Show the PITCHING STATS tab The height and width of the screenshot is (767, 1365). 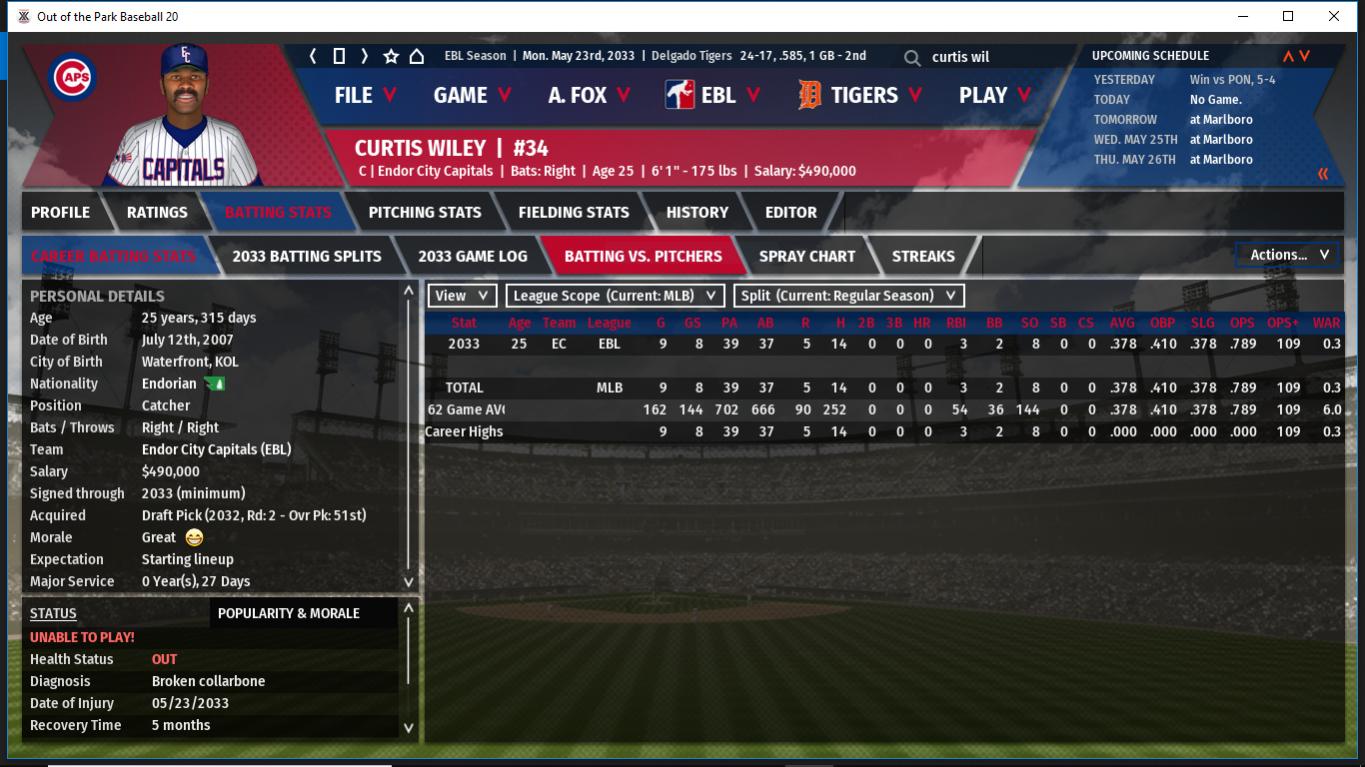tap(424, 212)
